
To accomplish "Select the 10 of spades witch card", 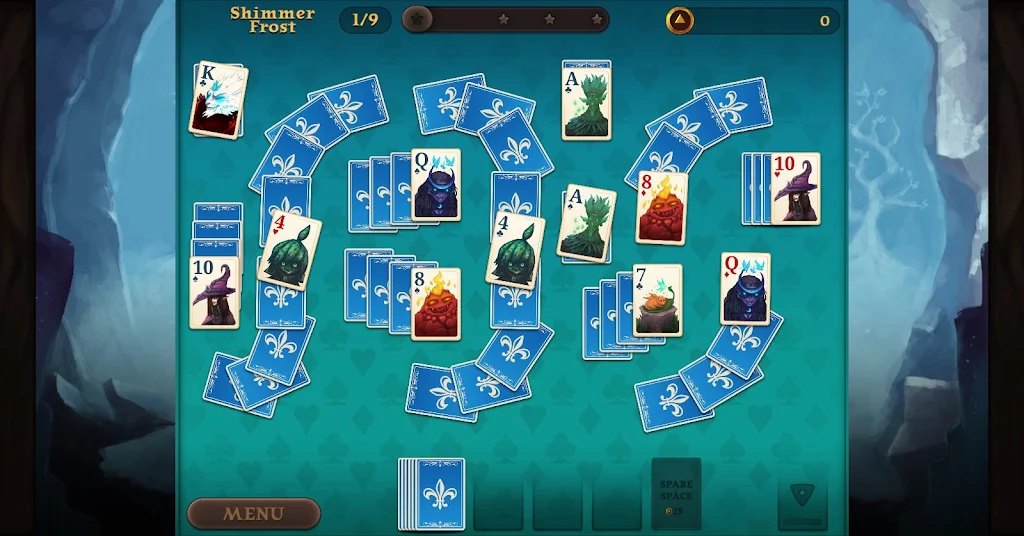I will pos(215,292).
